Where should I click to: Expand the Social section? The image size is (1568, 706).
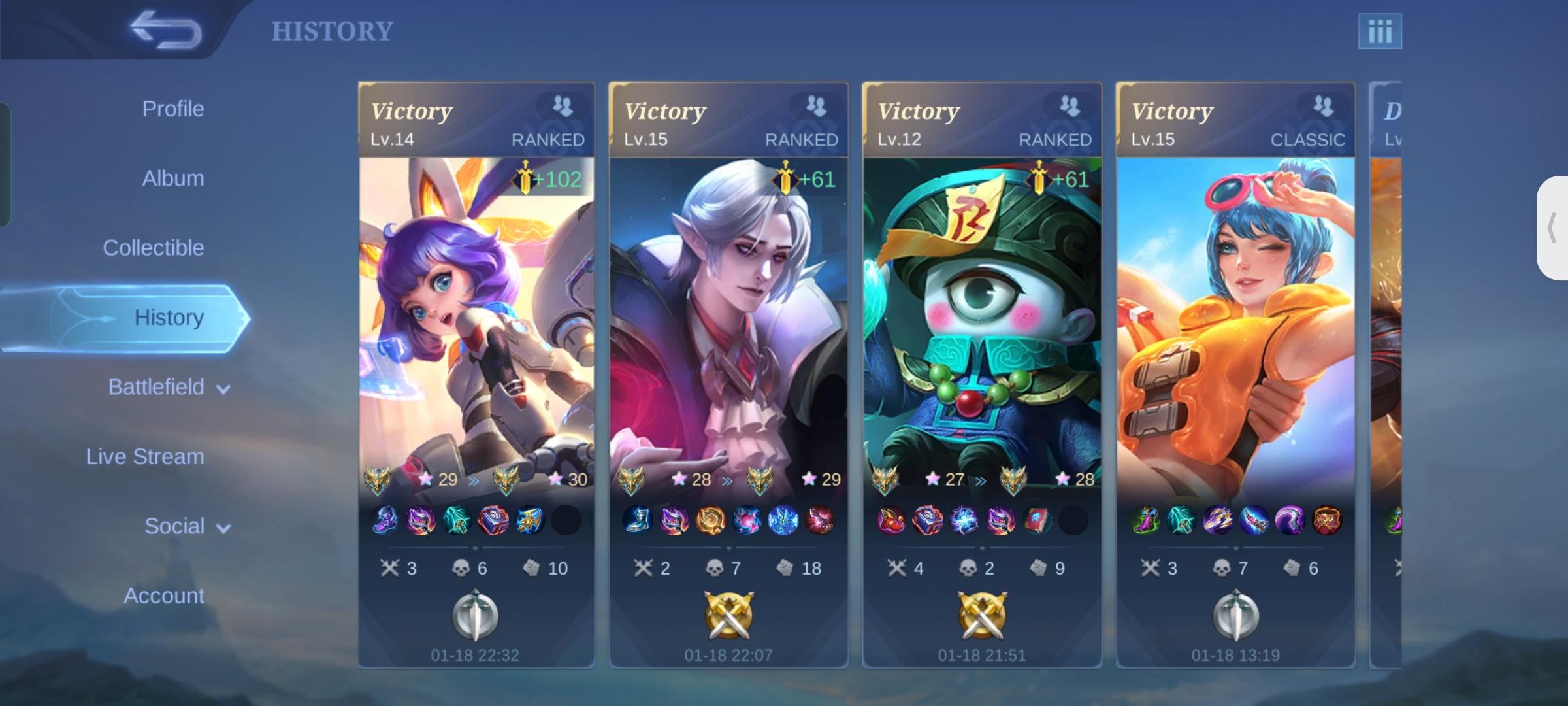185,526
